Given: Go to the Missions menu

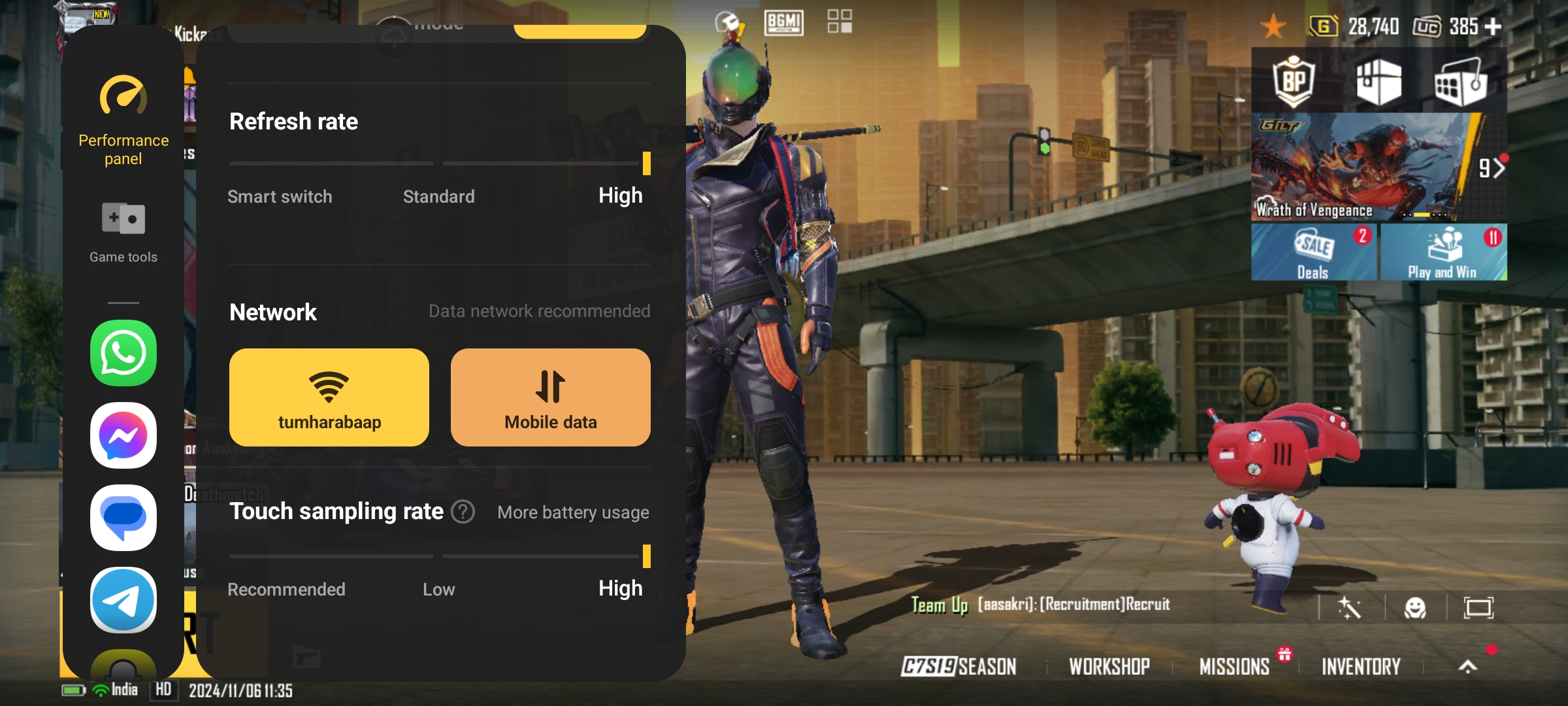Looking at the screenshot, I should click(1234, 666).
